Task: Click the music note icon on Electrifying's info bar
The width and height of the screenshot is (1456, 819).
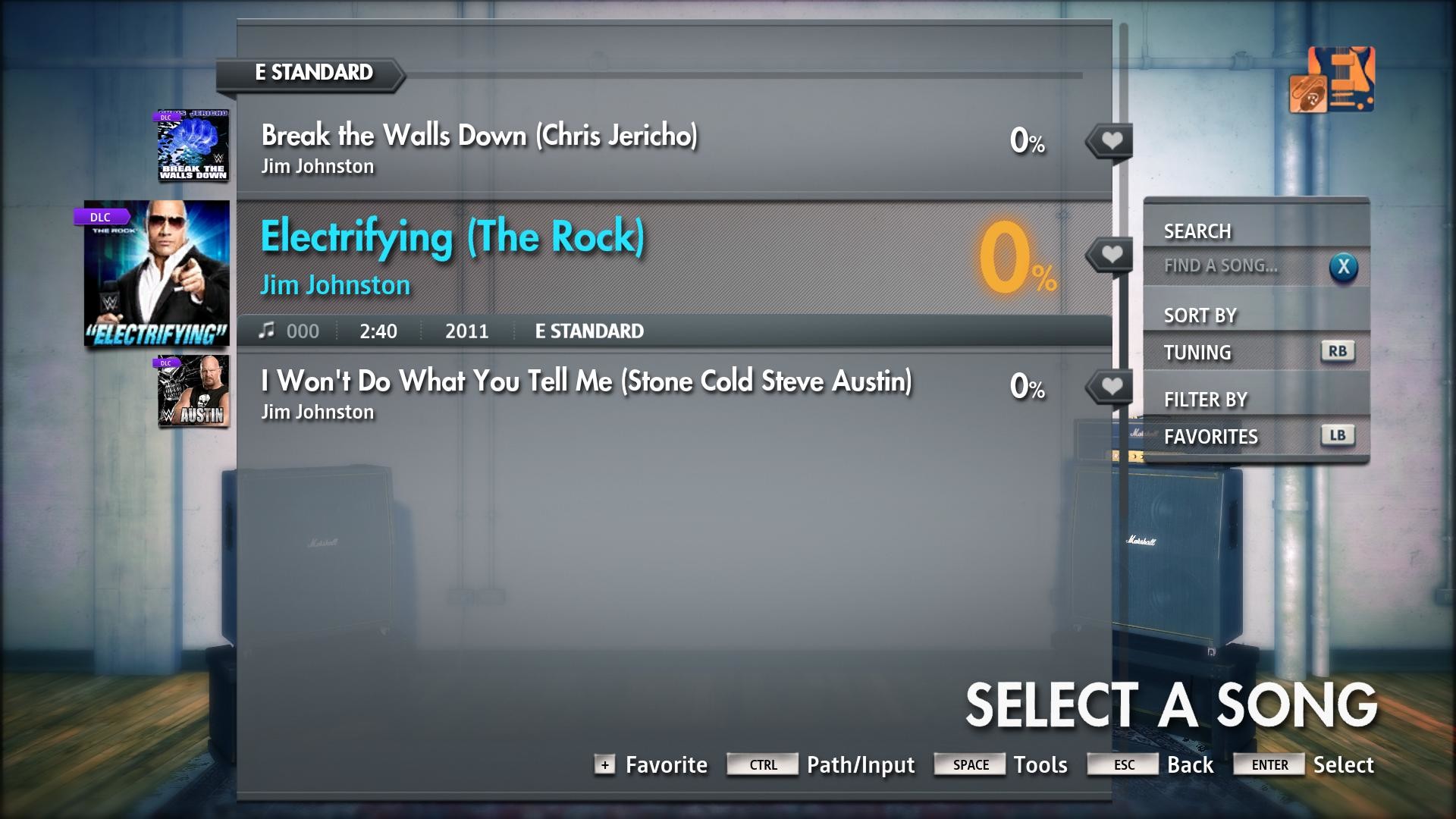Action: pos(267,330)
